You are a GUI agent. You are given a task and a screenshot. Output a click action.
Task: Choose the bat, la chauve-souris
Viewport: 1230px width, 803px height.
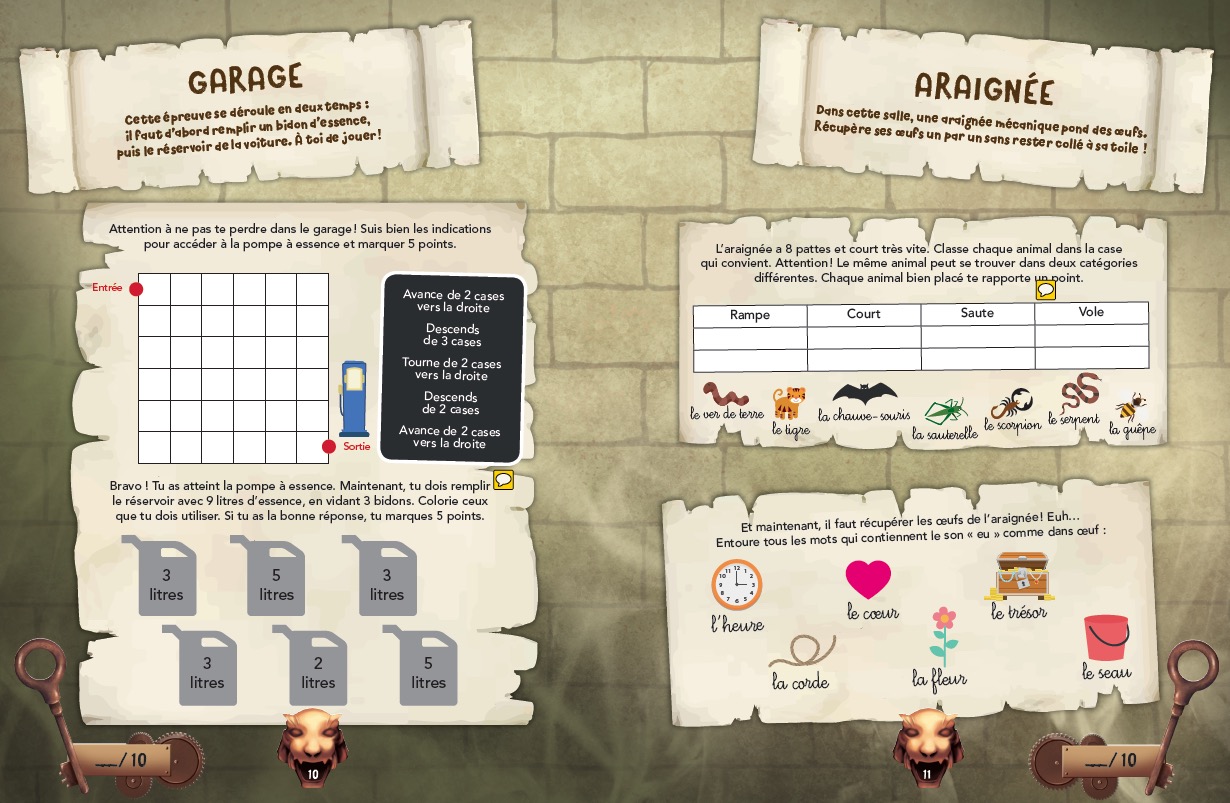pos(865,394)
